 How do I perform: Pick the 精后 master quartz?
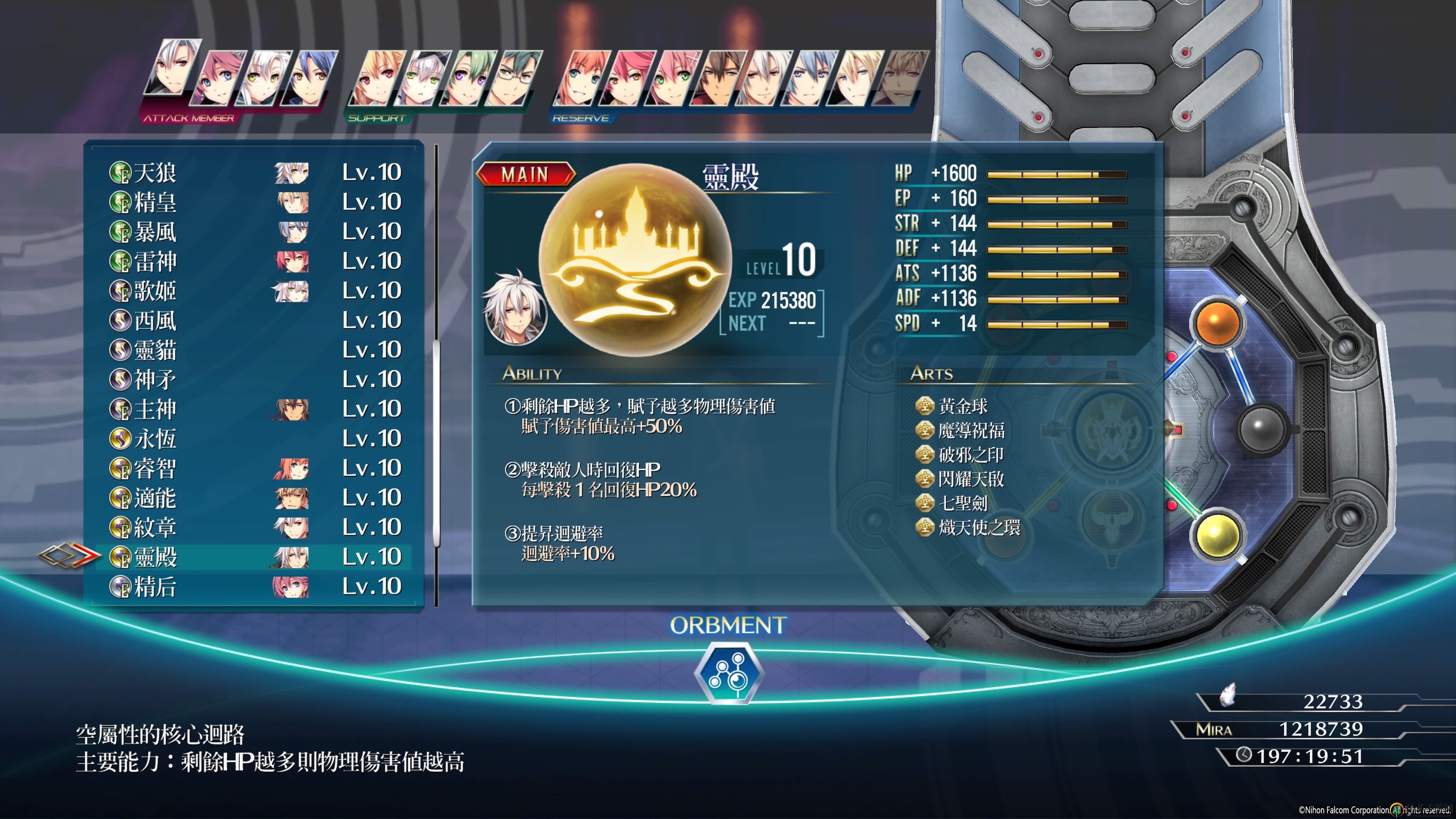click(254, 587)
